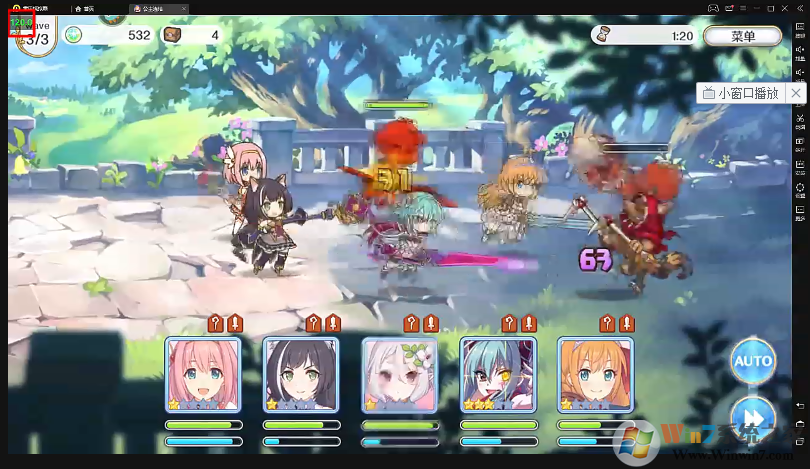The width and height of the screenshot is (810, 469).
Task: Open the 菜单 menu button
Action: pos(742,36)
